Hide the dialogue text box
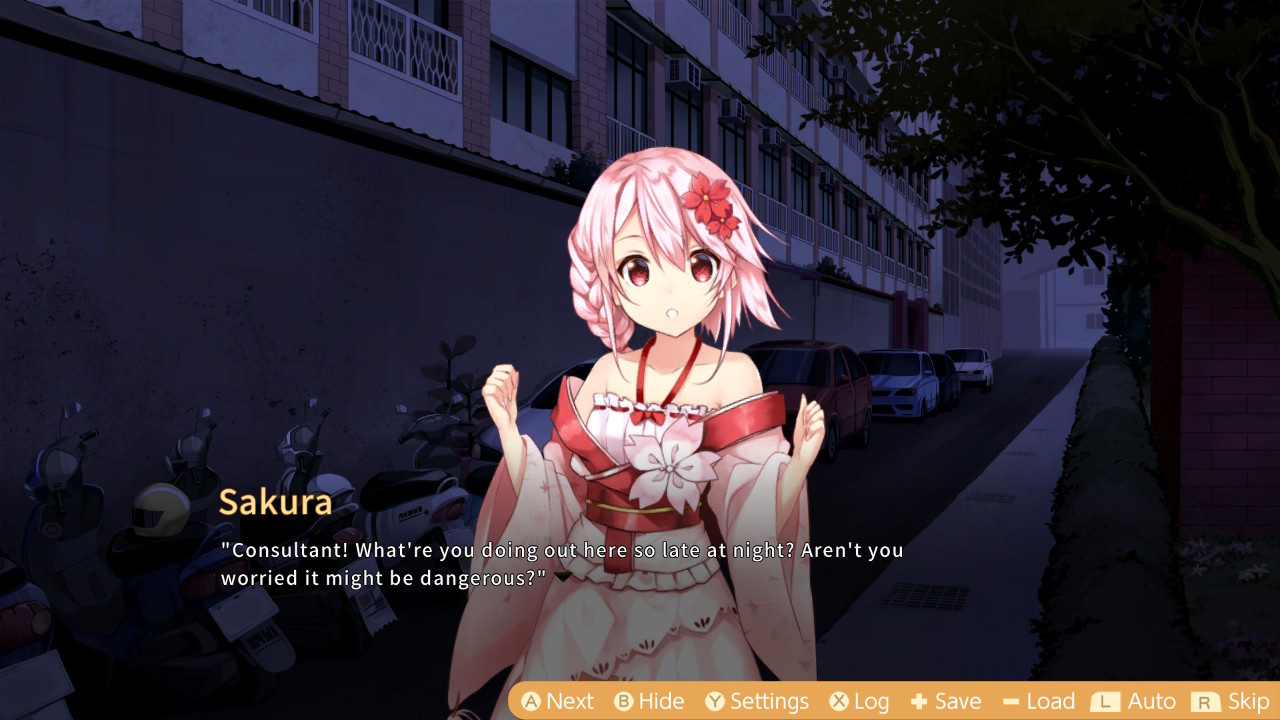Viewport: 1280px width, 720px height. click(x=649, y=701)
